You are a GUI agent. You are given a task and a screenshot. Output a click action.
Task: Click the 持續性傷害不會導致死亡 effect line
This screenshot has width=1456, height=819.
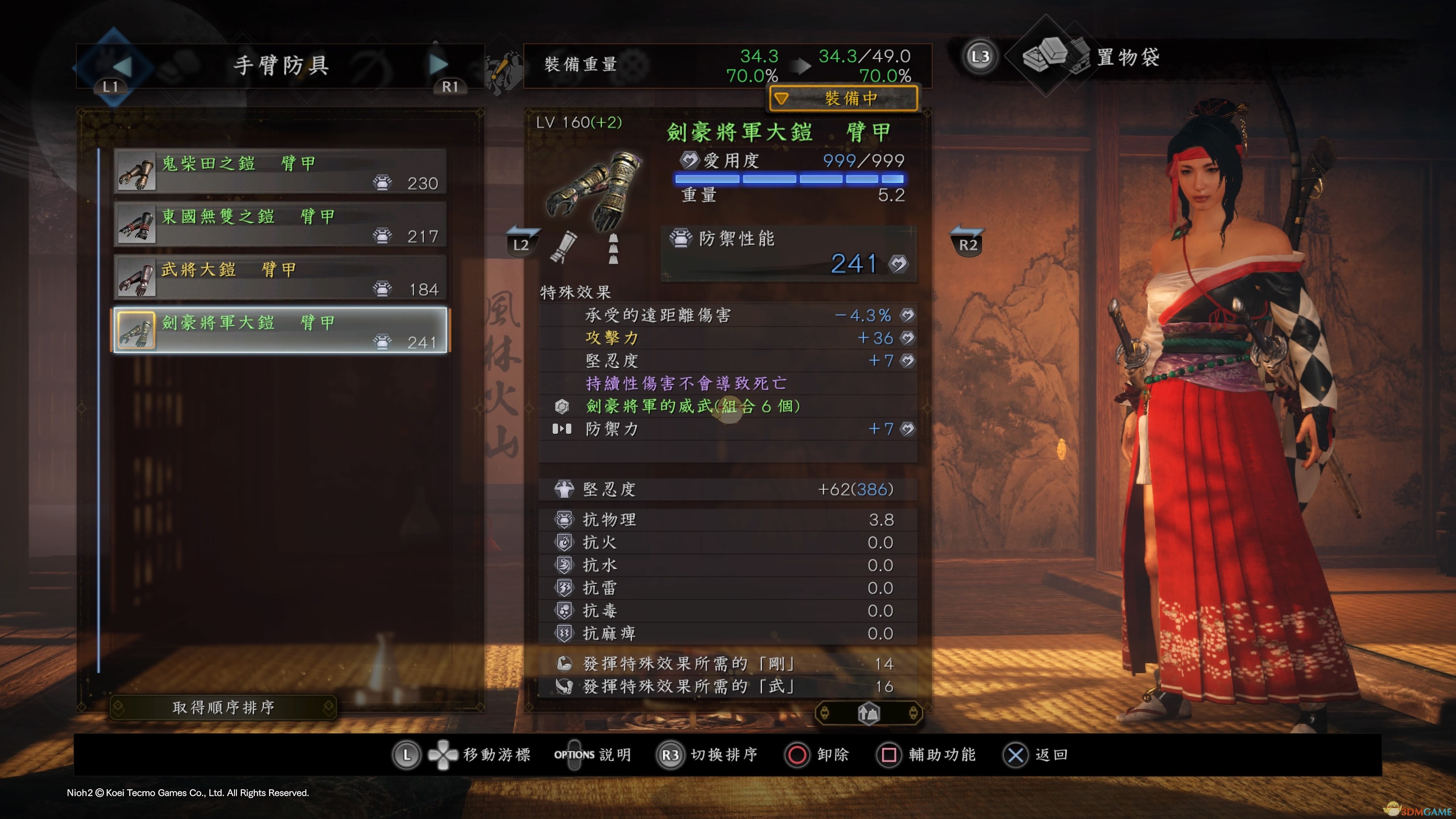pos(686,383)
